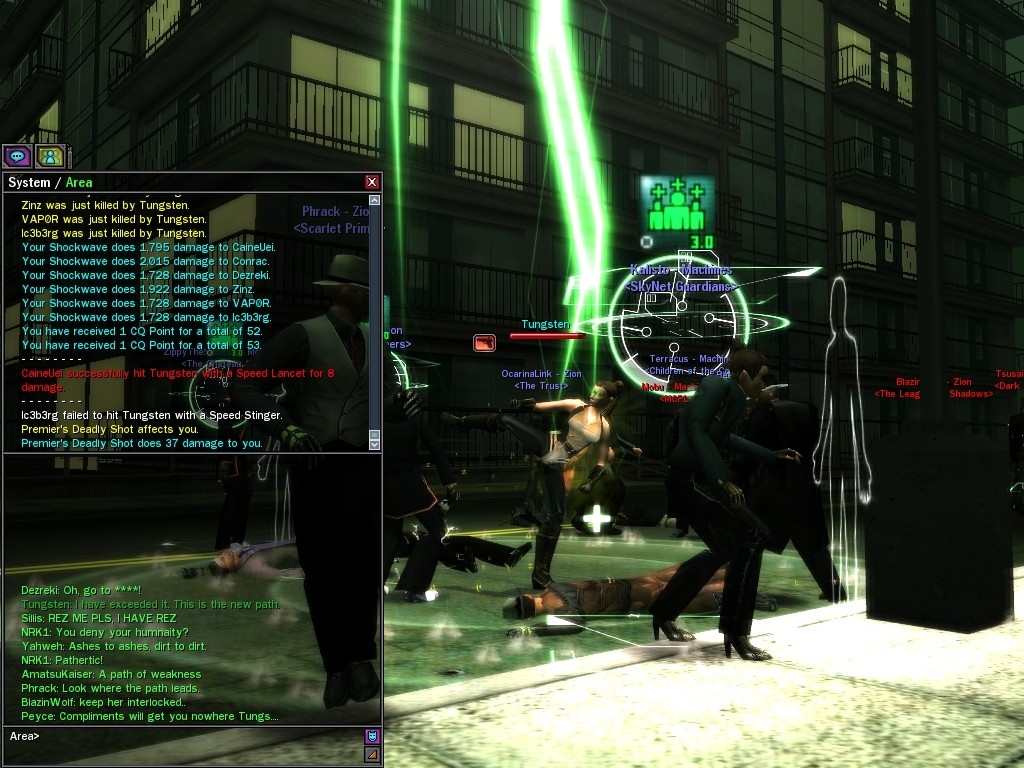1024x768 pixels.
Task: Click the red pistol icon beside Tungsten
Action: coord(485,343)
